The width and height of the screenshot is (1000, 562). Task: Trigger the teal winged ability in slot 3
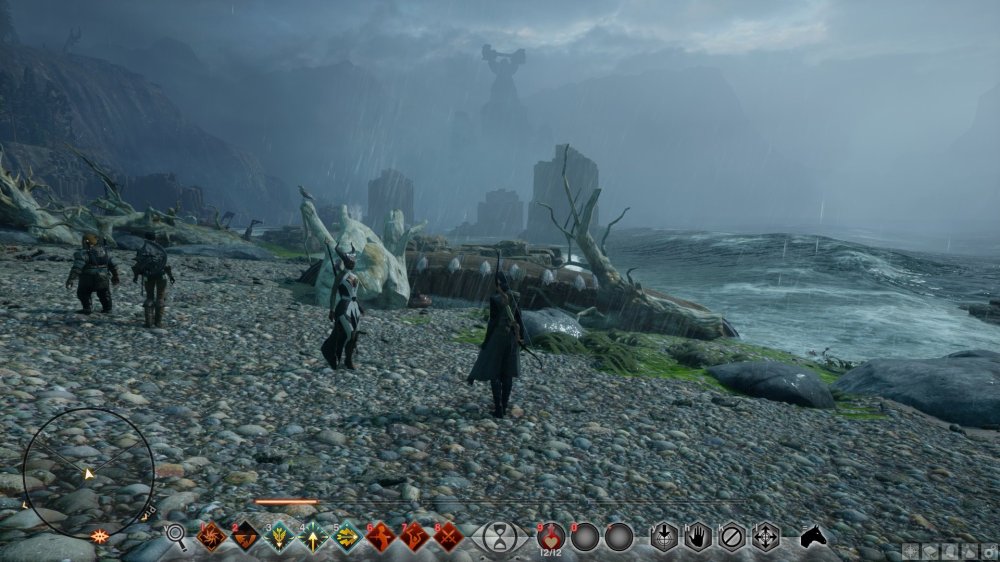click(279, 537)
